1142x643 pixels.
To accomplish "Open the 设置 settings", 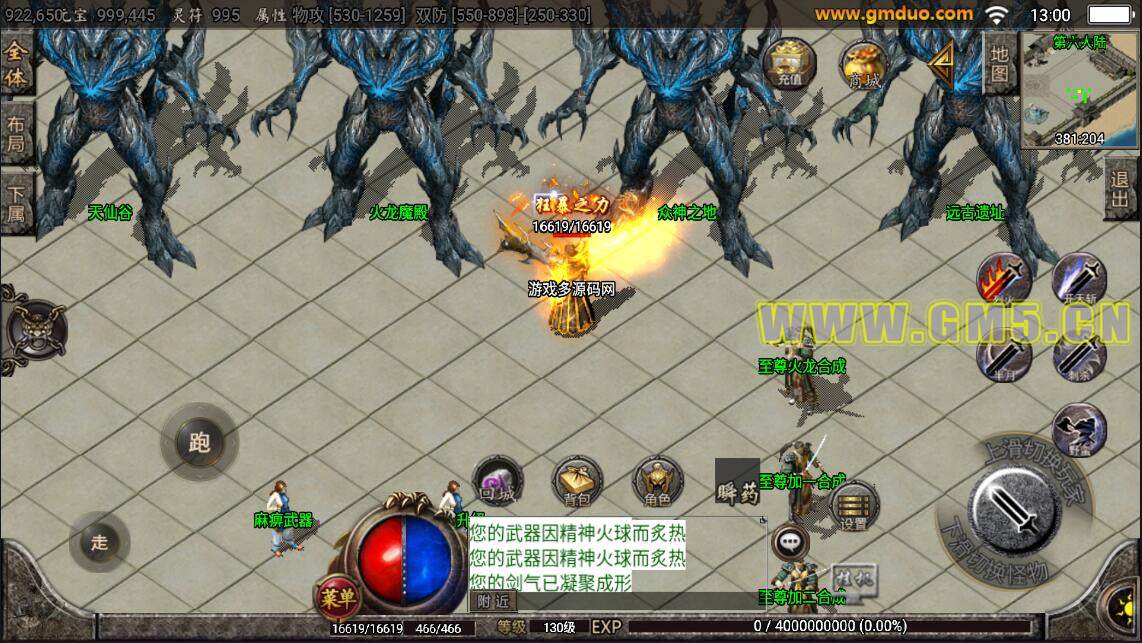I will click(853, 507).
